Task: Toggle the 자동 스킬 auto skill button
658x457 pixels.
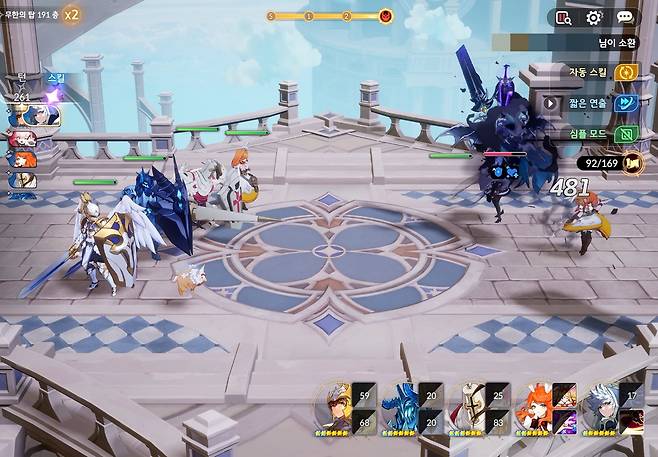Action: pyautogui.click(x=627, y=72)
